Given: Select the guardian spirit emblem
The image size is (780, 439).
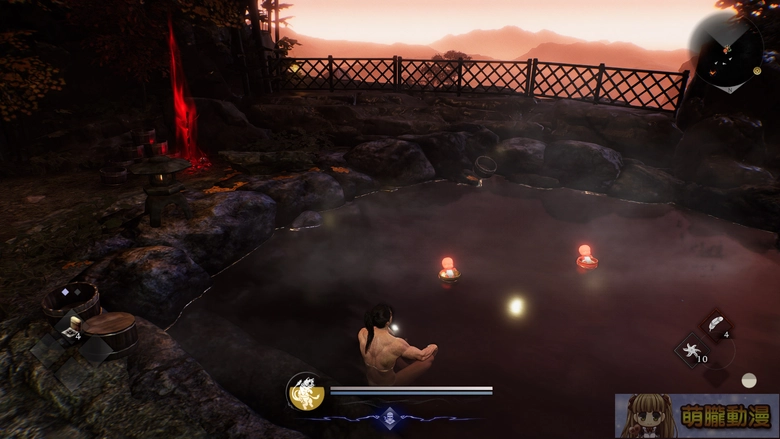Looking at the screenshot, I should click(304, 391).
